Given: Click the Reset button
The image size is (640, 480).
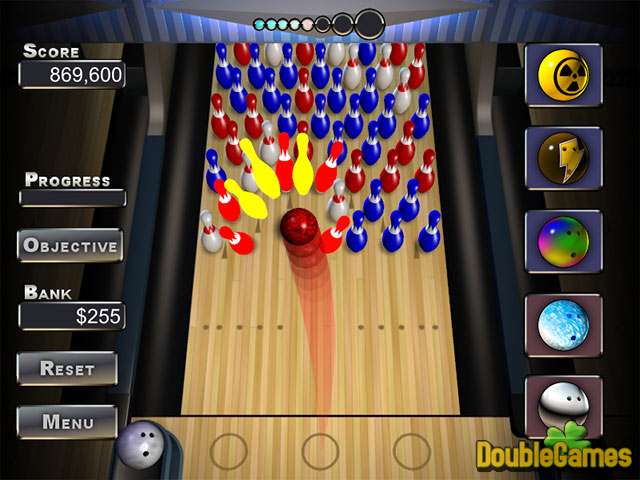Looking at the screenshot, I should click(67, 368).
